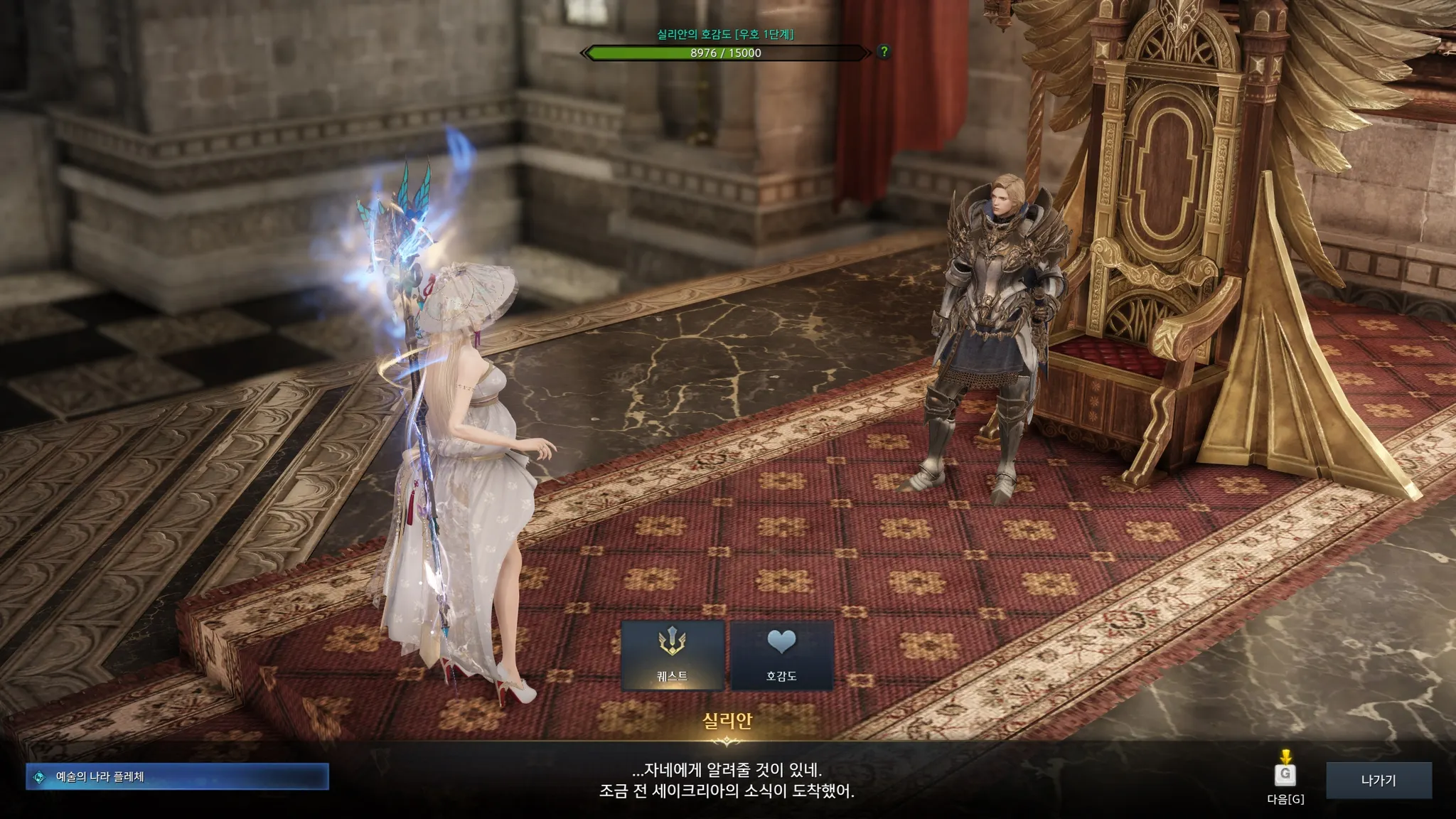Show help for 실리안's rapport gauge

[x=884, y=52]
